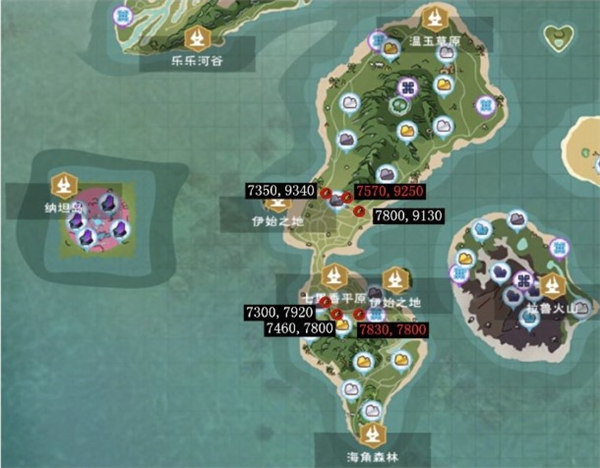This screenshot has height=468, width=600.
Task: Select the 海角森林 fast travel marker
Action: (x=373, y=435)
